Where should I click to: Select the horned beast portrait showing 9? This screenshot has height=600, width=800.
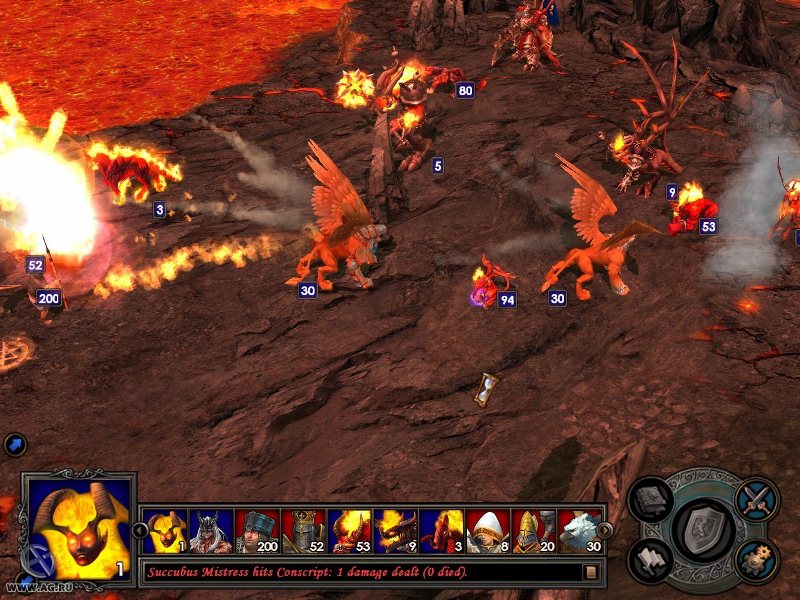(x=394, y=531)
